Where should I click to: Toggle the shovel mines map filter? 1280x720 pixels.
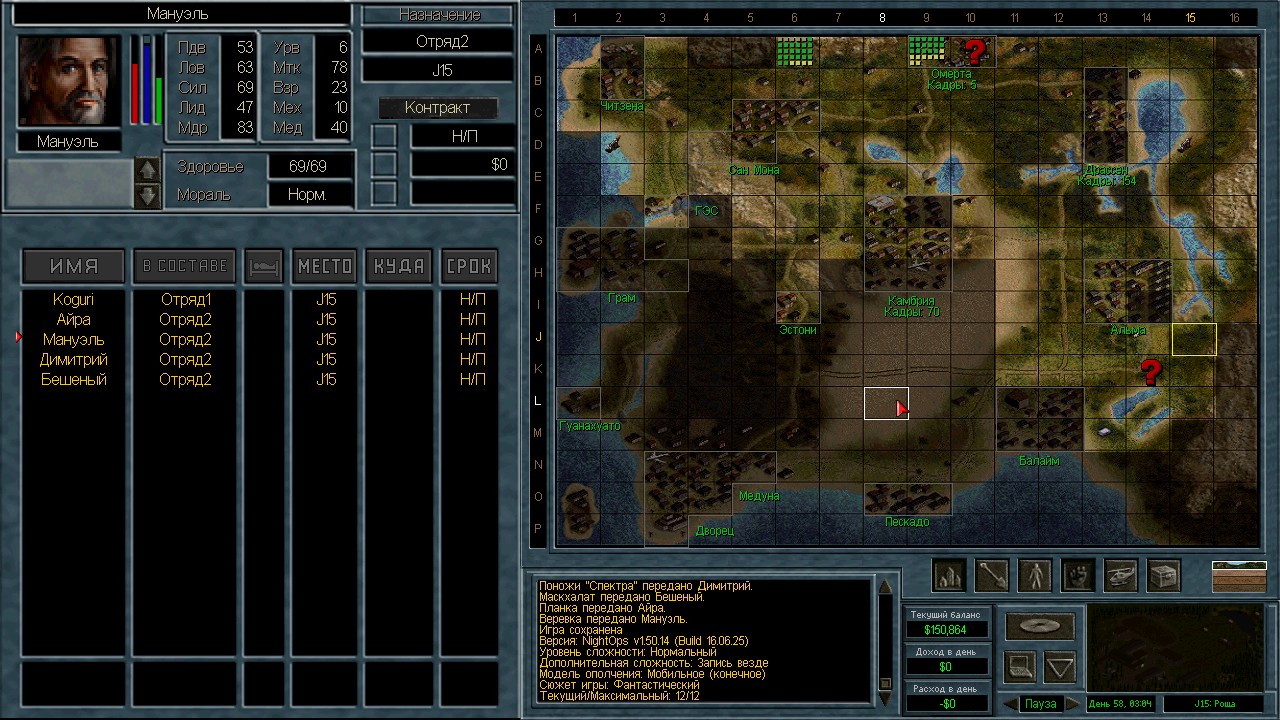(x=992, y=575)
